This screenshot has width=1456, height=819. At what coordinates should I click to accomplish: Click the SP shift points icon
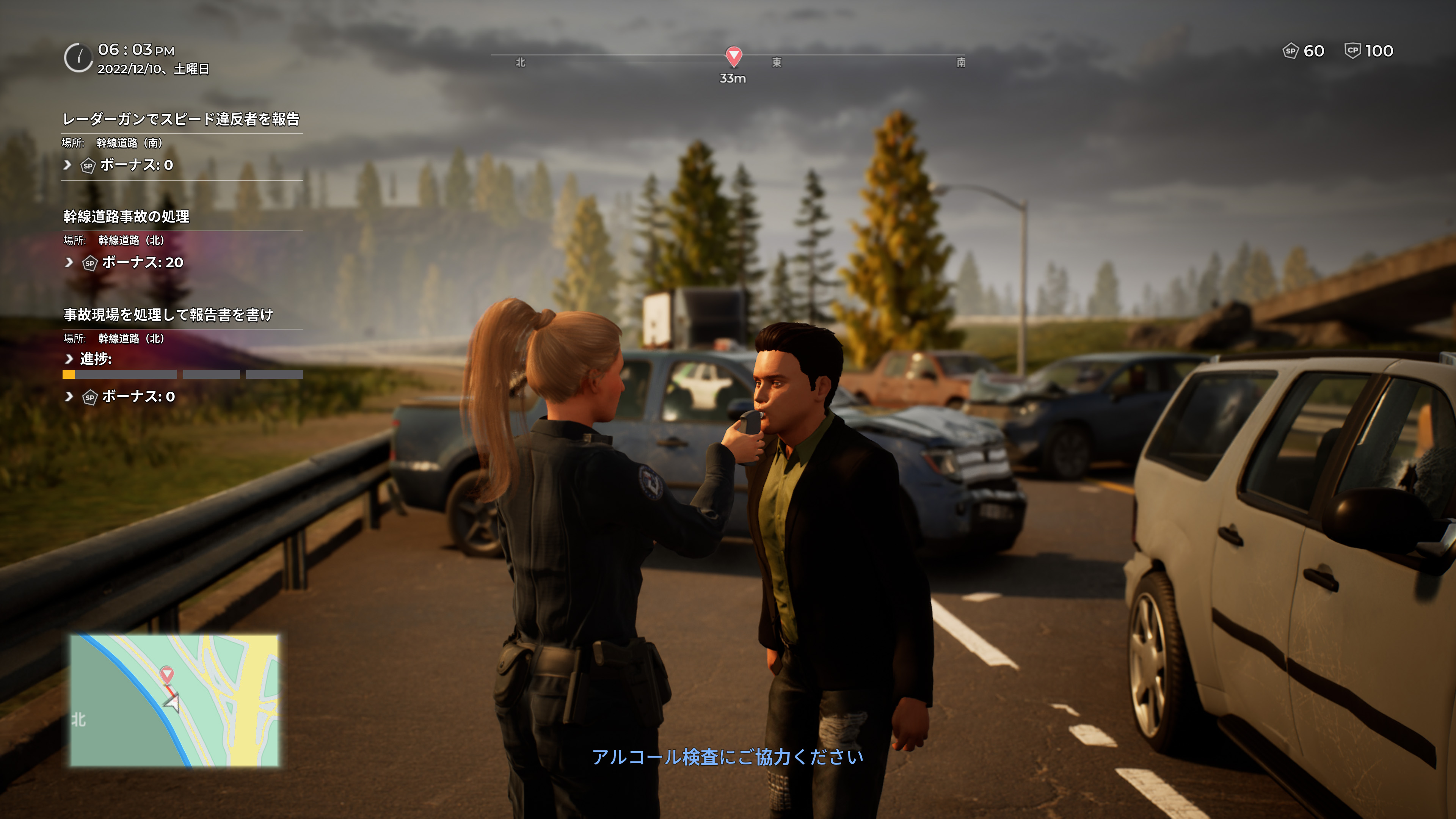[1290, 51]
